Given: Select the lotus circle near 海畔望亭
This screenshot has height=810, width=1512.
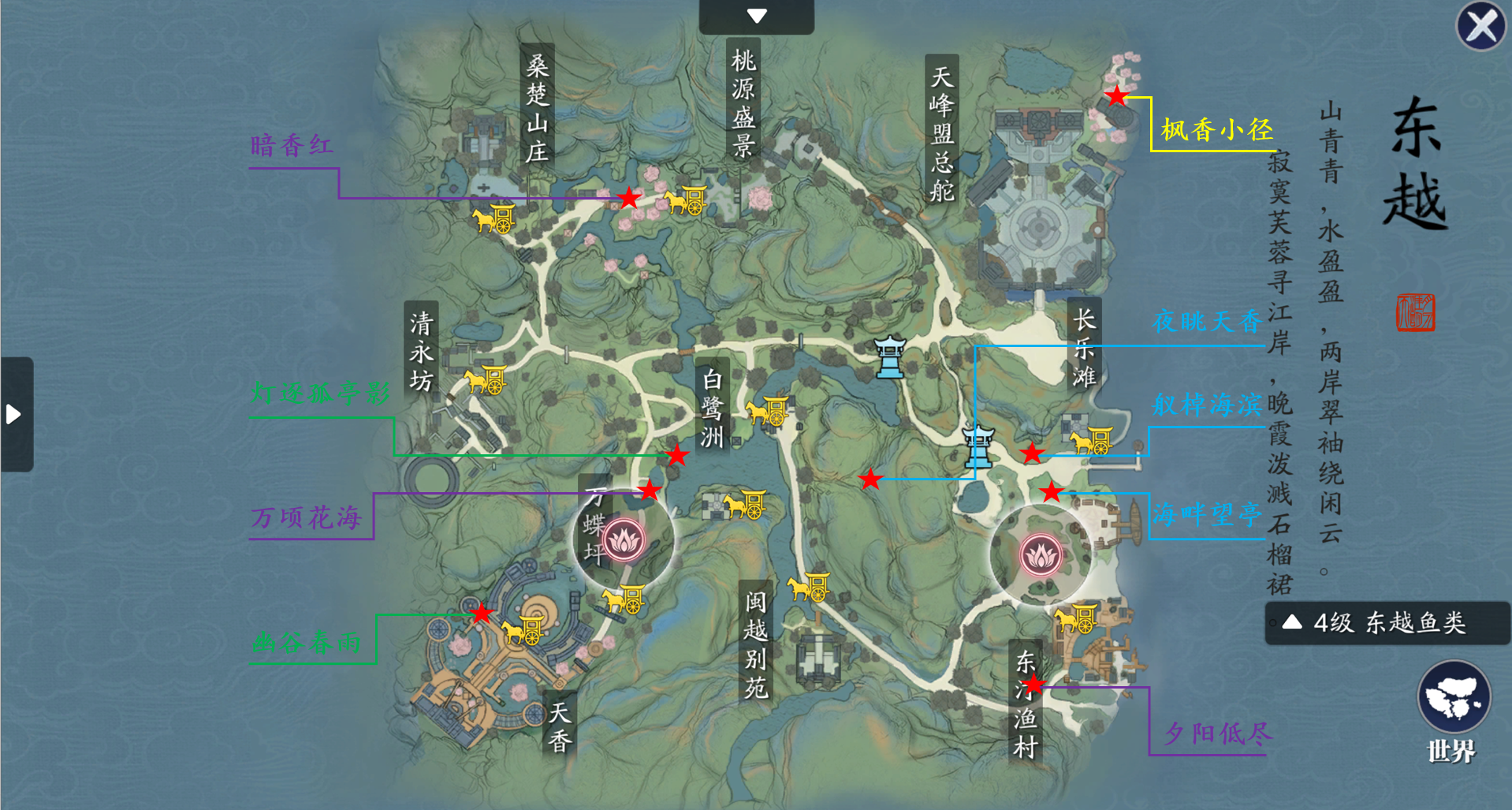Looking at the screenshot, I should [1040, 554].
